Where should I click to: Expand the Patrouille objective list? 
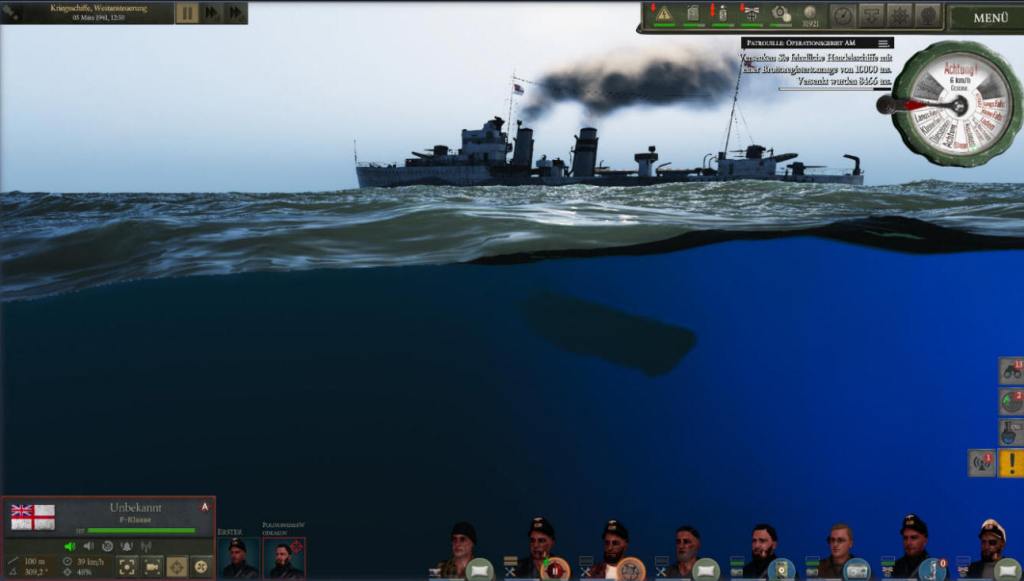883,43
